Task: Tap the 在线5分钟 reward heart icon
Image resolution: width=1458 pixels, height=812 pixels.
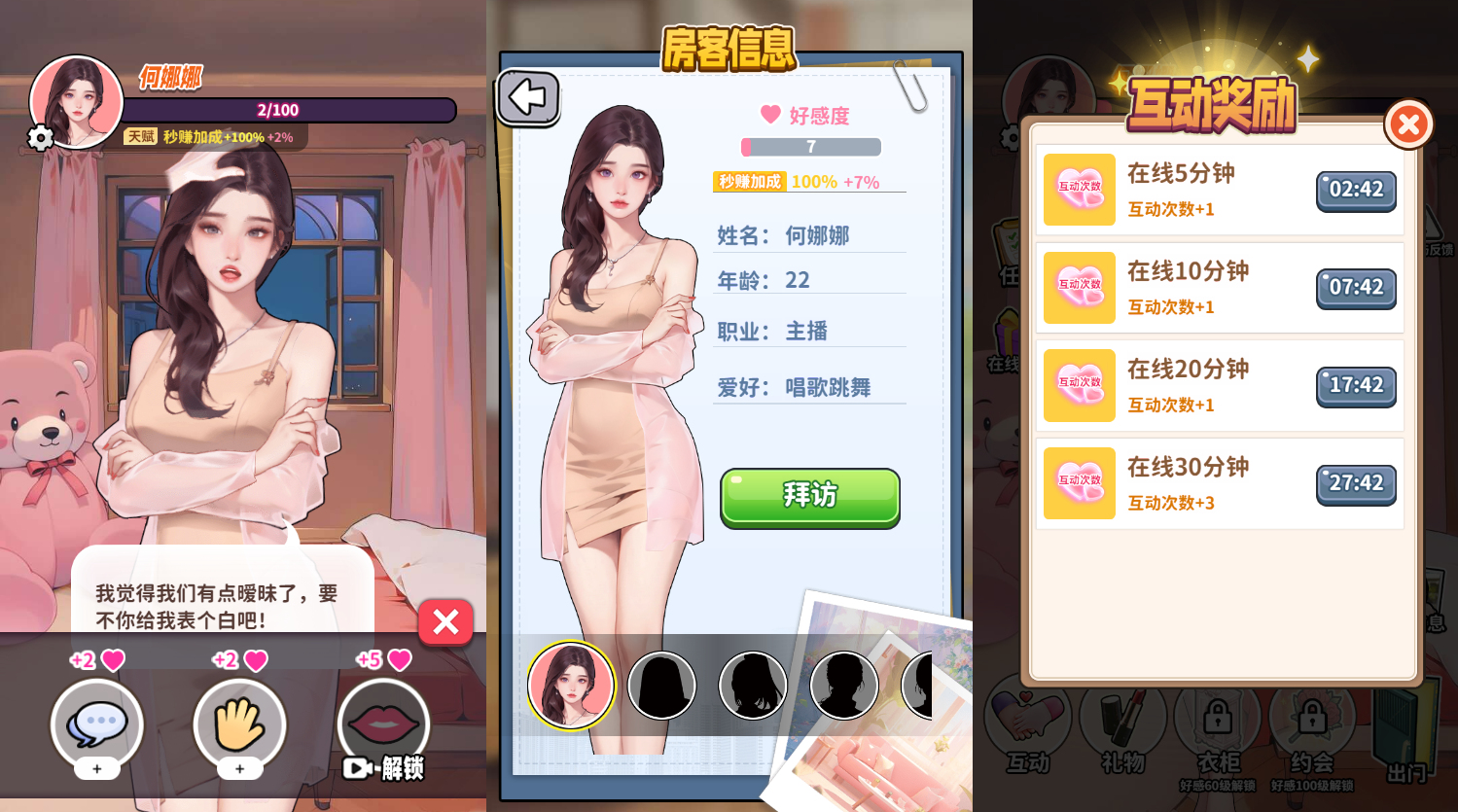Action: tap(1079, 190)
